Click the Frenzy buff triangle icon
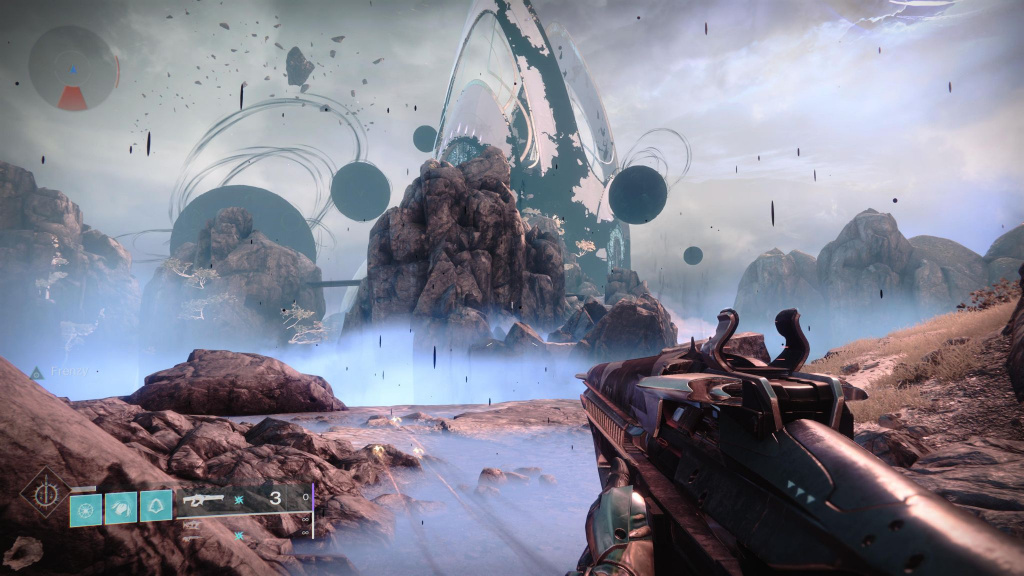This screenshot has width=1024, height=576. click(37, 372)
